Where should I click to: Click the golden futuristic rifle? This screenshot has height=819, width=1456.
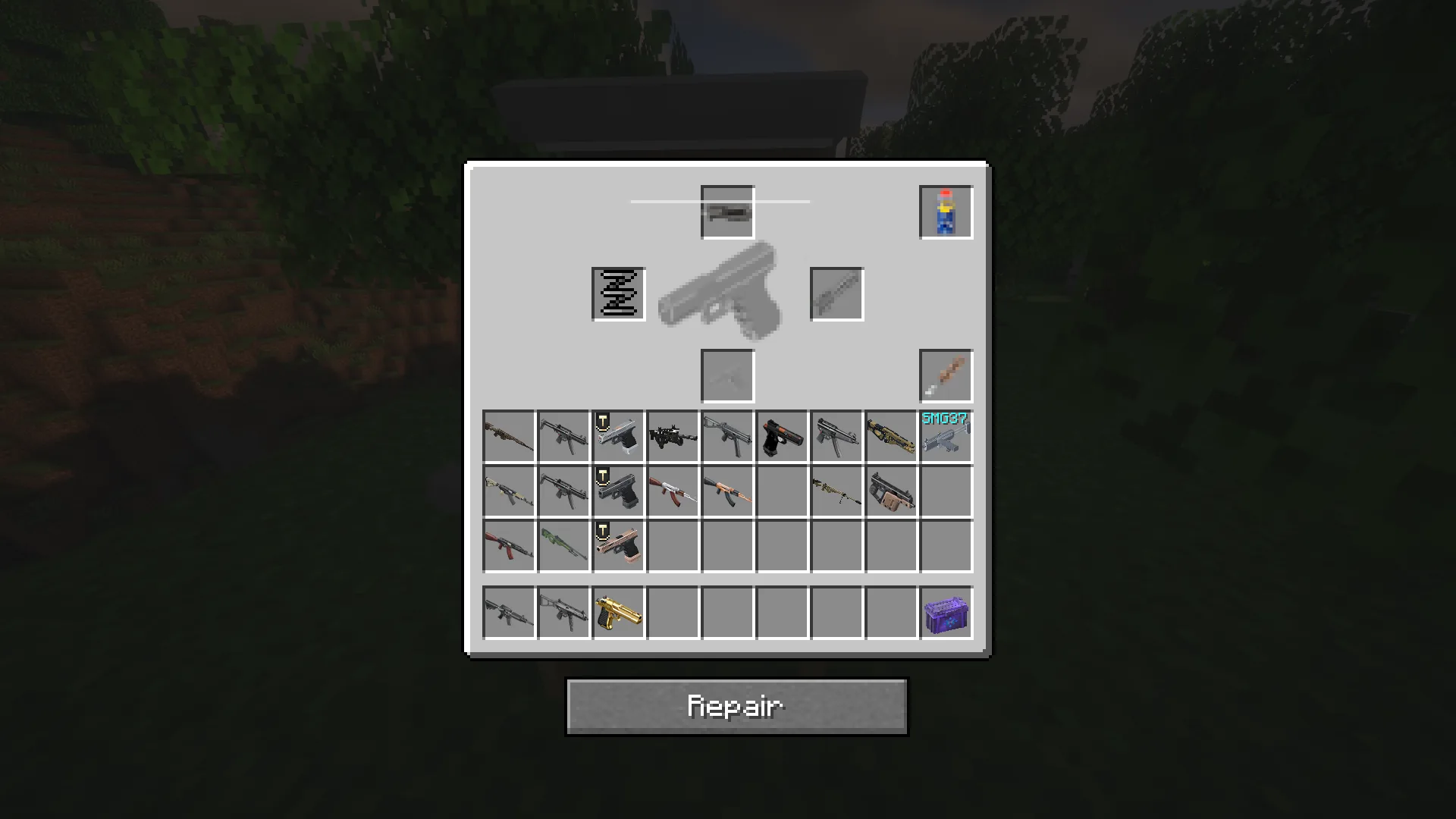(891, 438)
